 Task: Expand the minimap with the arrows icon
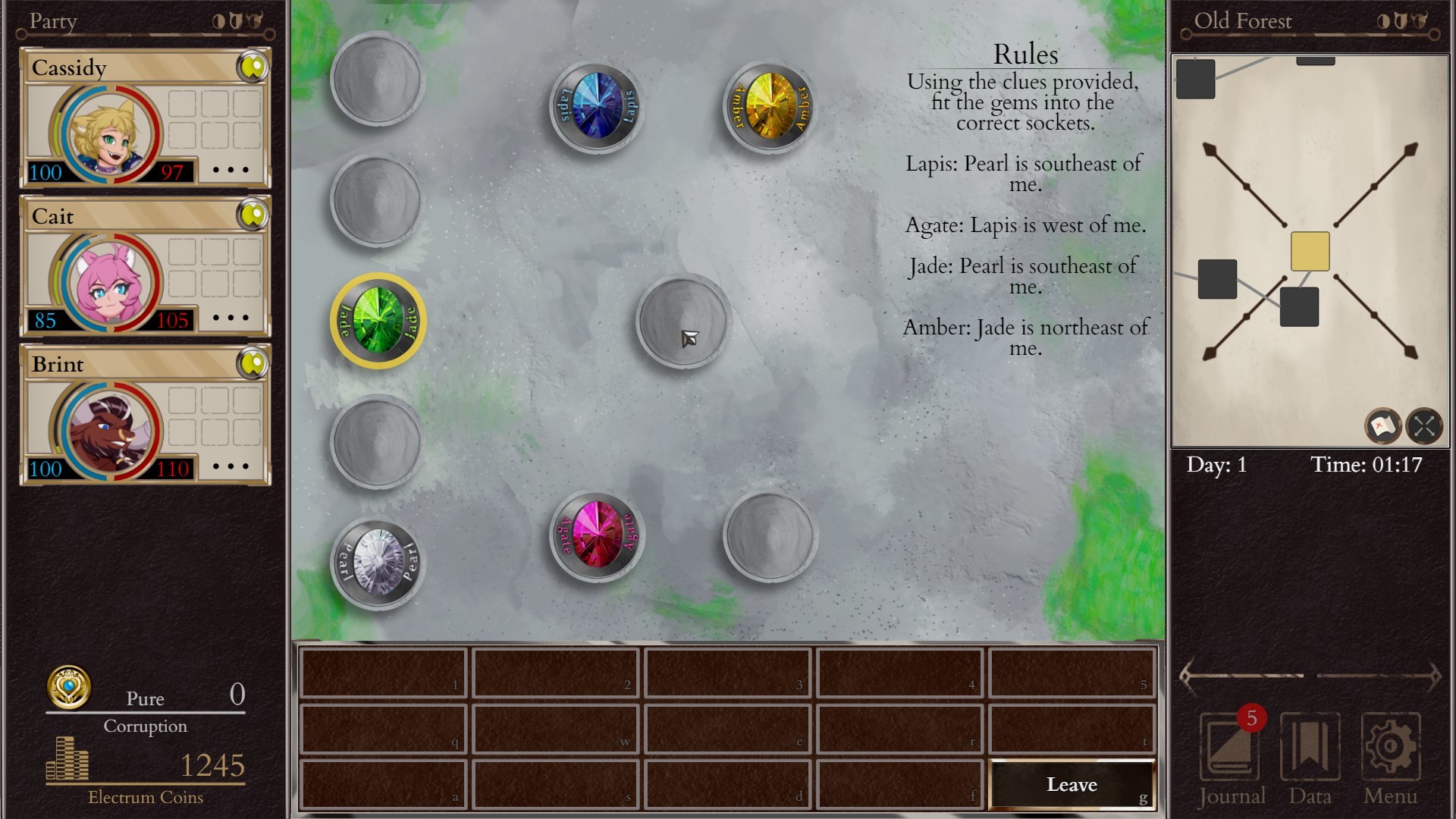(x=1425, y=427)
